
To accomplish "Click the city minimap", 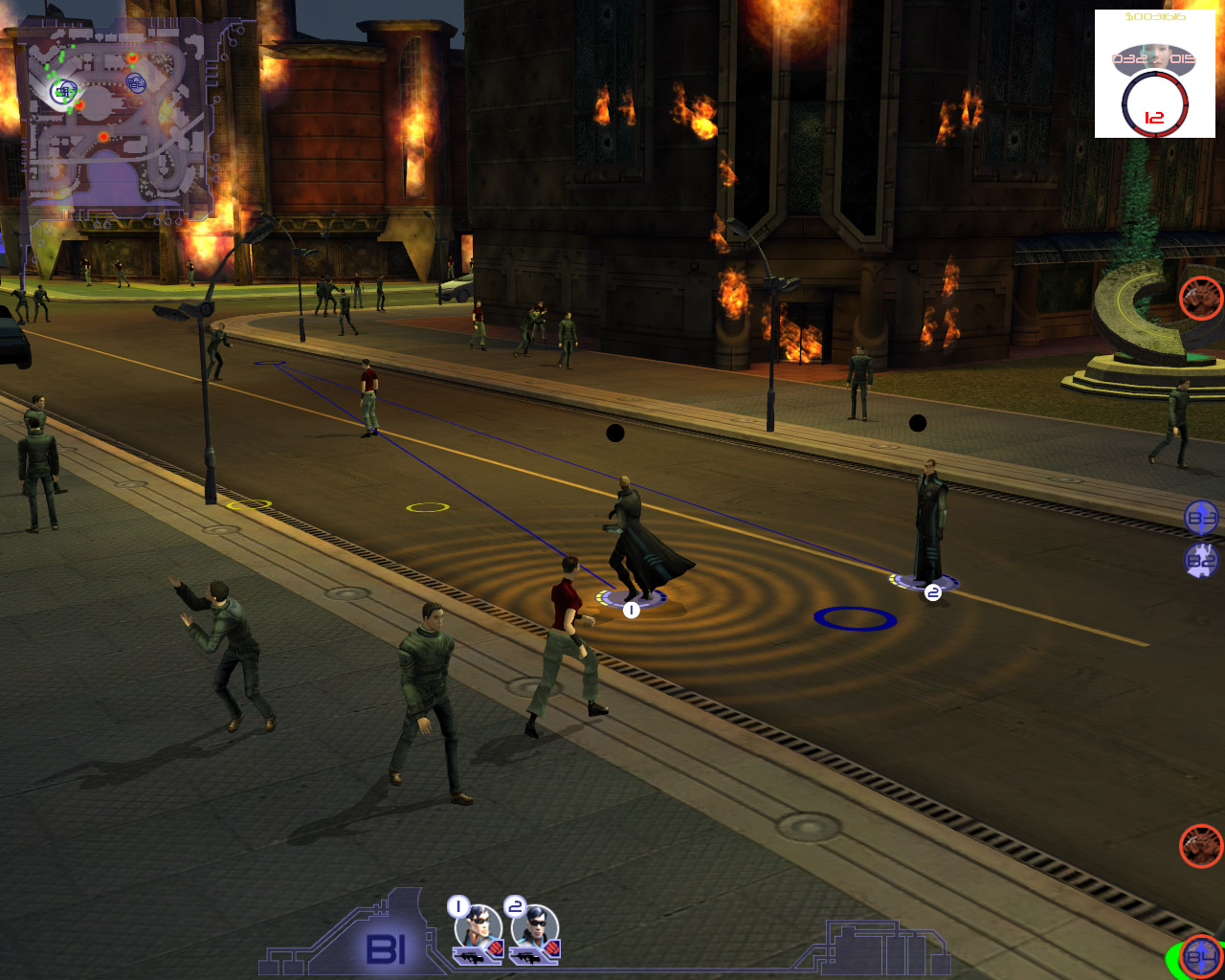I will pyautogui.click(x=119, y=121).
